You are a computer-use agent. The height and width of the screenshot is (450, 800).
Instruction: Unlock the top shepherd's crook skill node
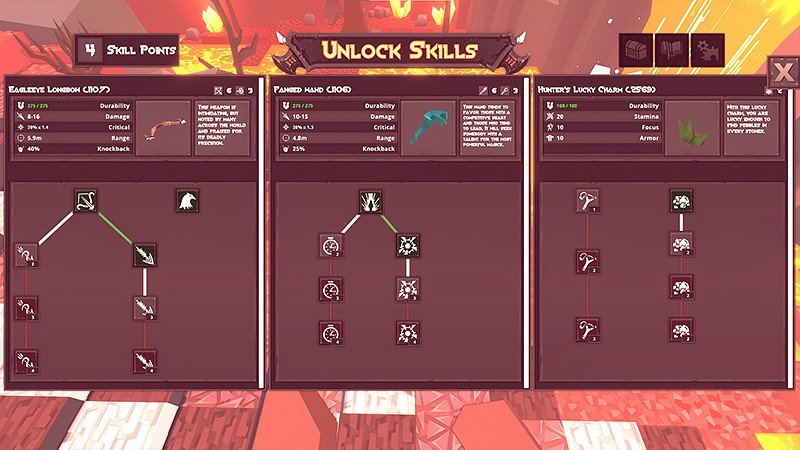(x=585, y=202)
